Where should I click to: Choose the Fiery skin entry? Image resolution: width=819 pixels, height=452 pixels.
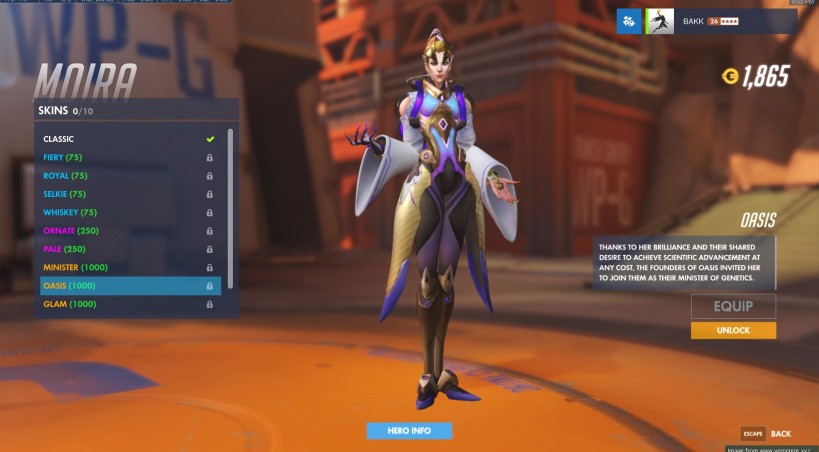(x=129, y=157)
